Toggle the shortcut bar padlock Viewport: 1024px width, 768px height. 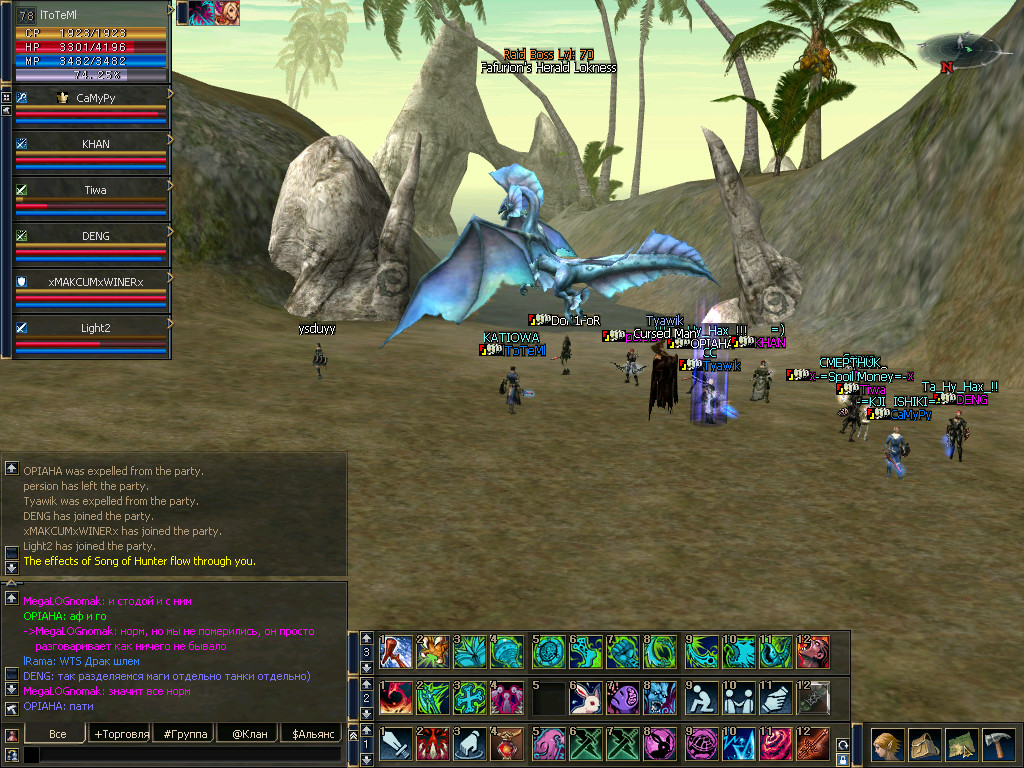(x=842, y=760)
